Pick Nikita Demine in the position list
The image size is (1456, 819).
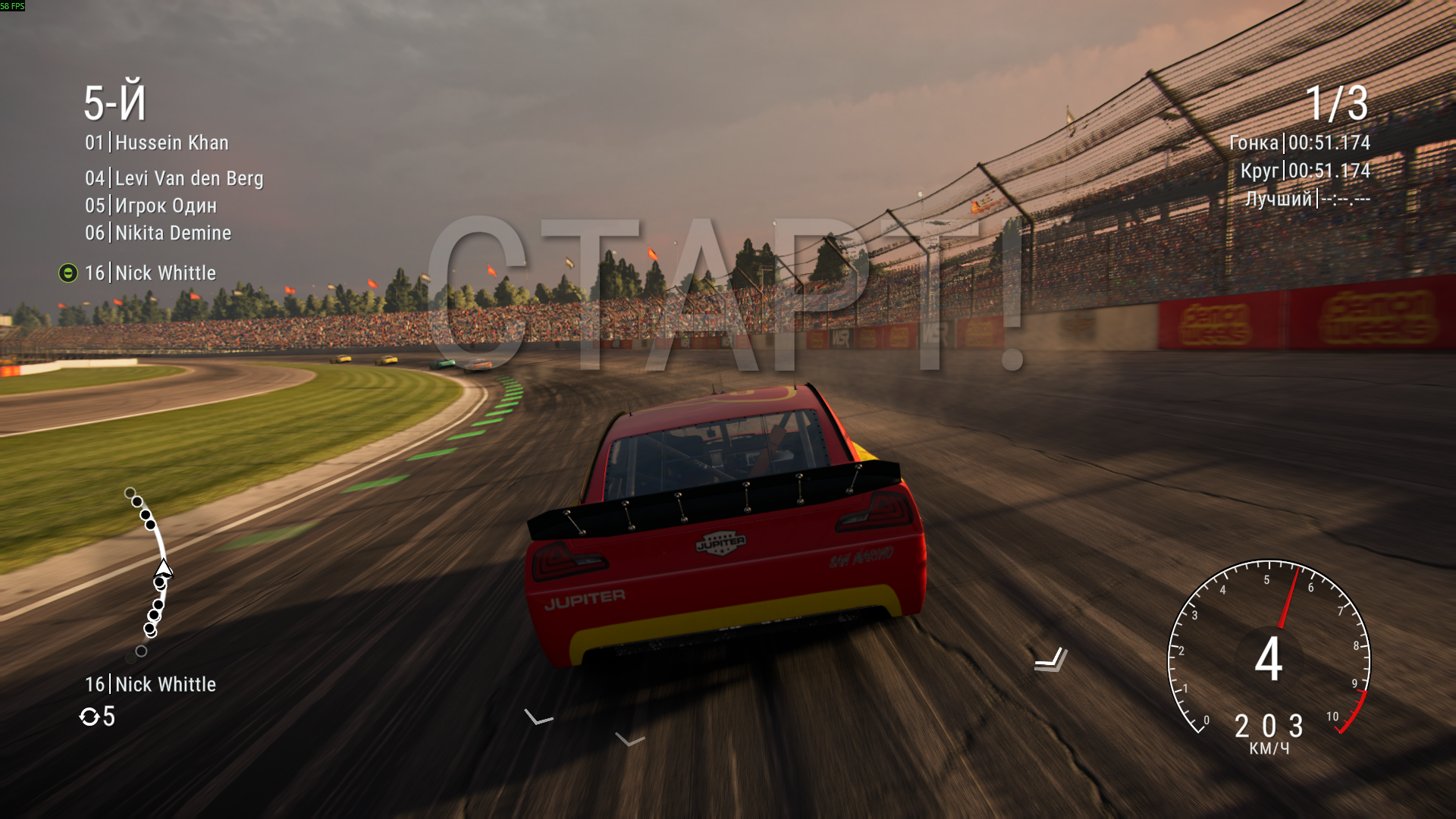click(x=158, y=233)
